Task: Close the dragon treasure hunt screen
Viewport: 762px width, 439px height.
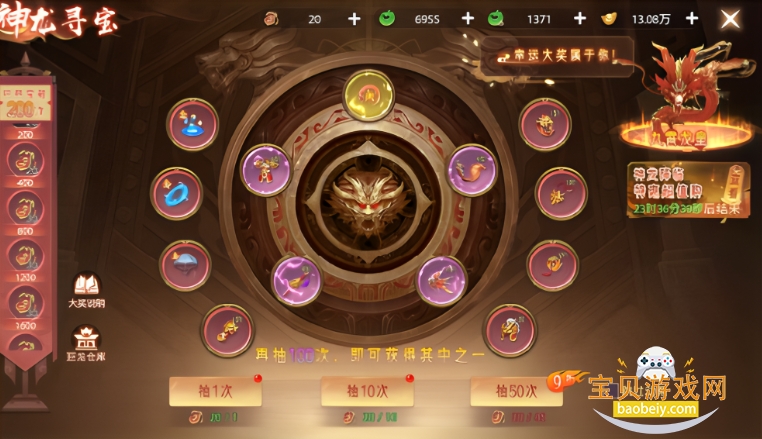Action: (x=732, y=18)
